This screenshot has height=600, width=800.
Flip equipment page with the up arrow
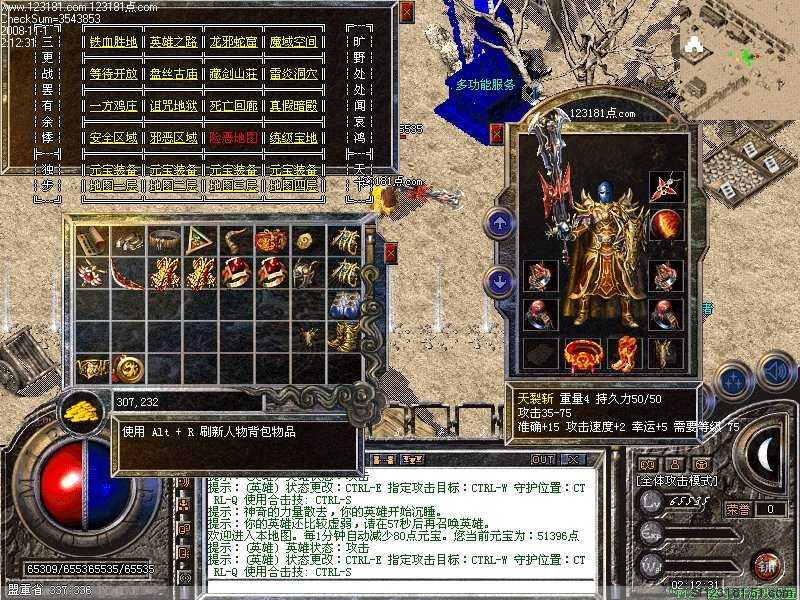[x=498, y=224]
